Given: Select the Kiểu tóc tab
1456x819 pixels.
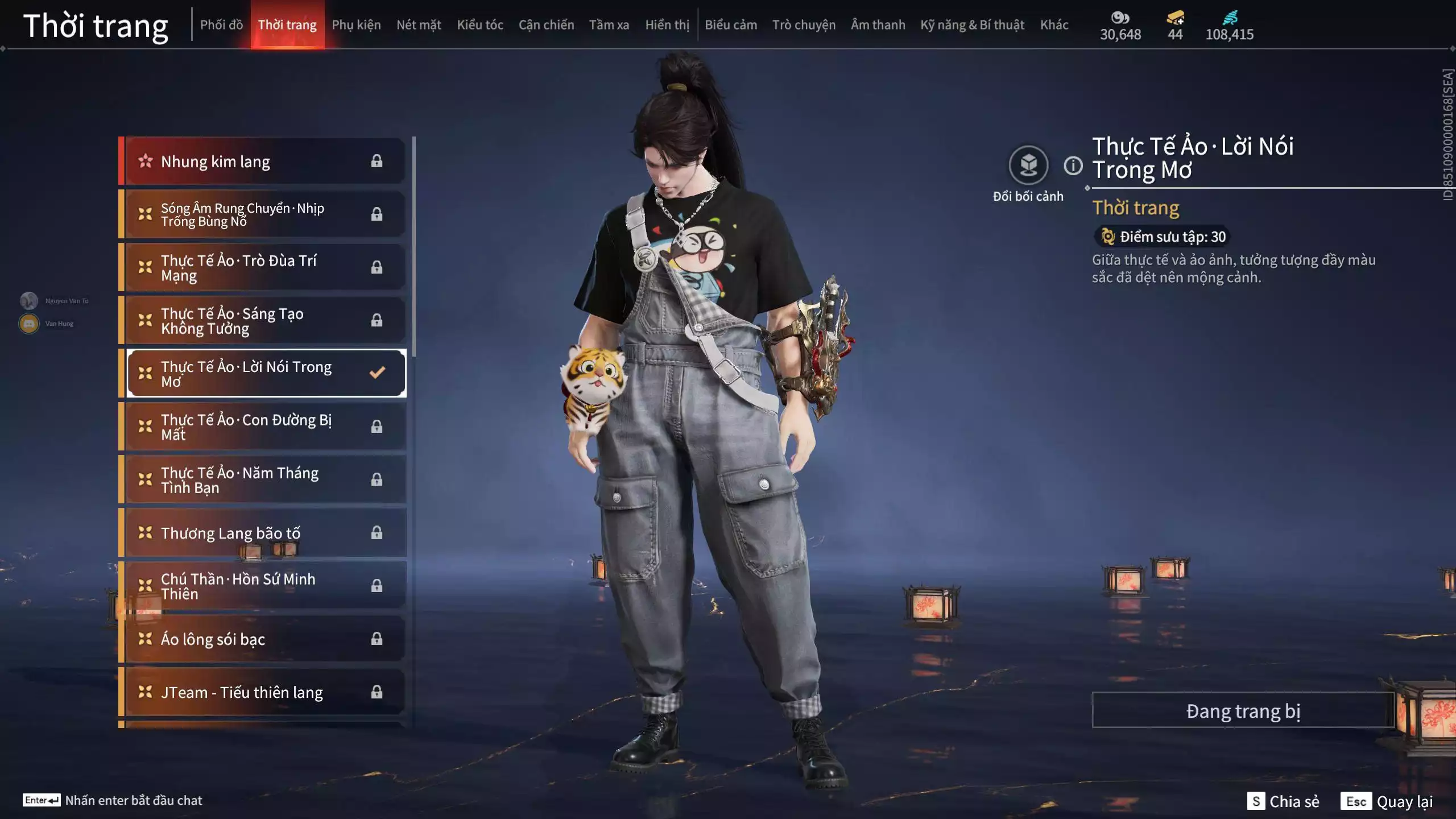Looking at the screenshot, I should pyautogui.click(x=480, y=25).
